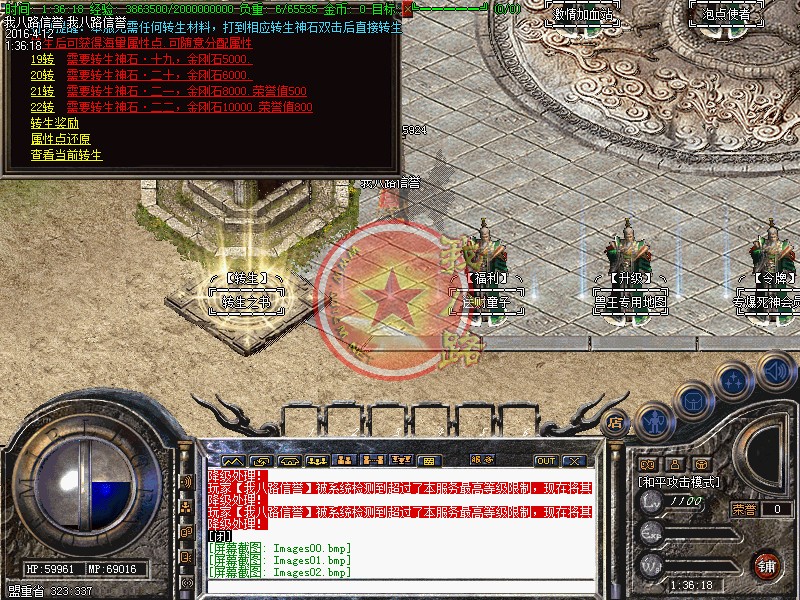View current rebirth via 查看当前转生
The image size is (800, 600).
point(67,155)
